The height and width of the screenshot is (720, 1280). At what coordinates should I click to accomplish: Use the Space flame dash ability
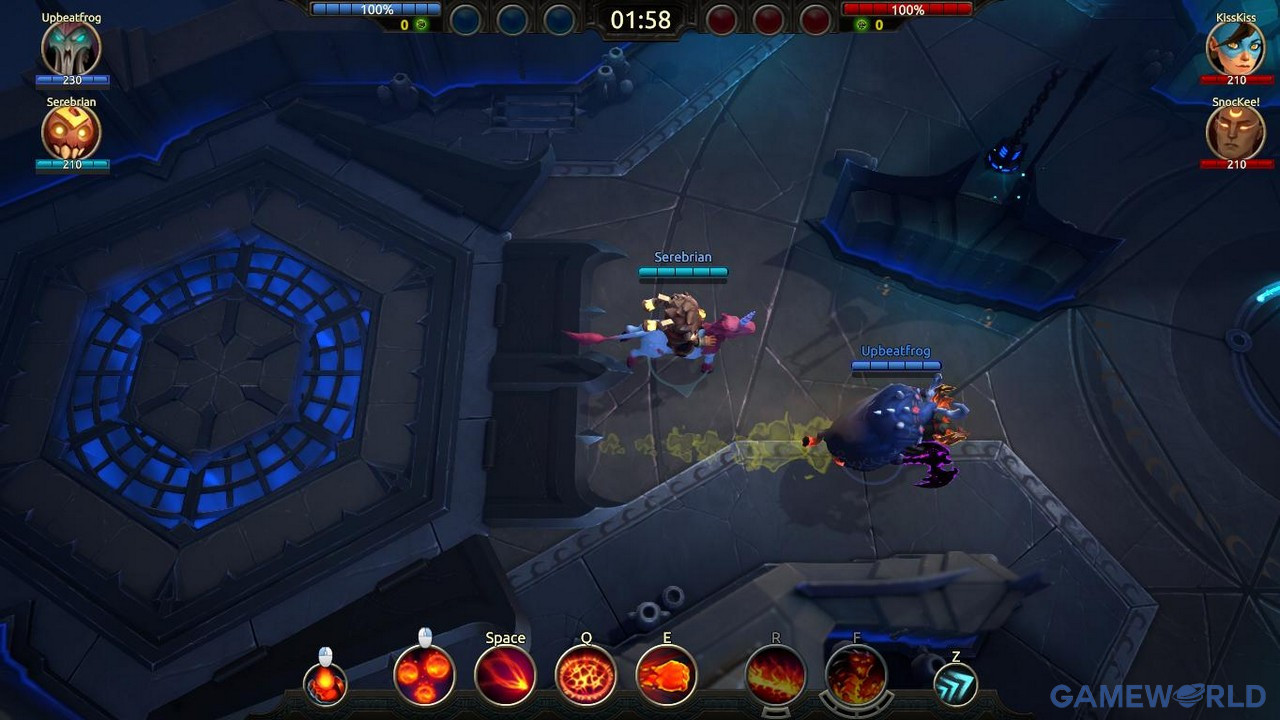(505, 673)
